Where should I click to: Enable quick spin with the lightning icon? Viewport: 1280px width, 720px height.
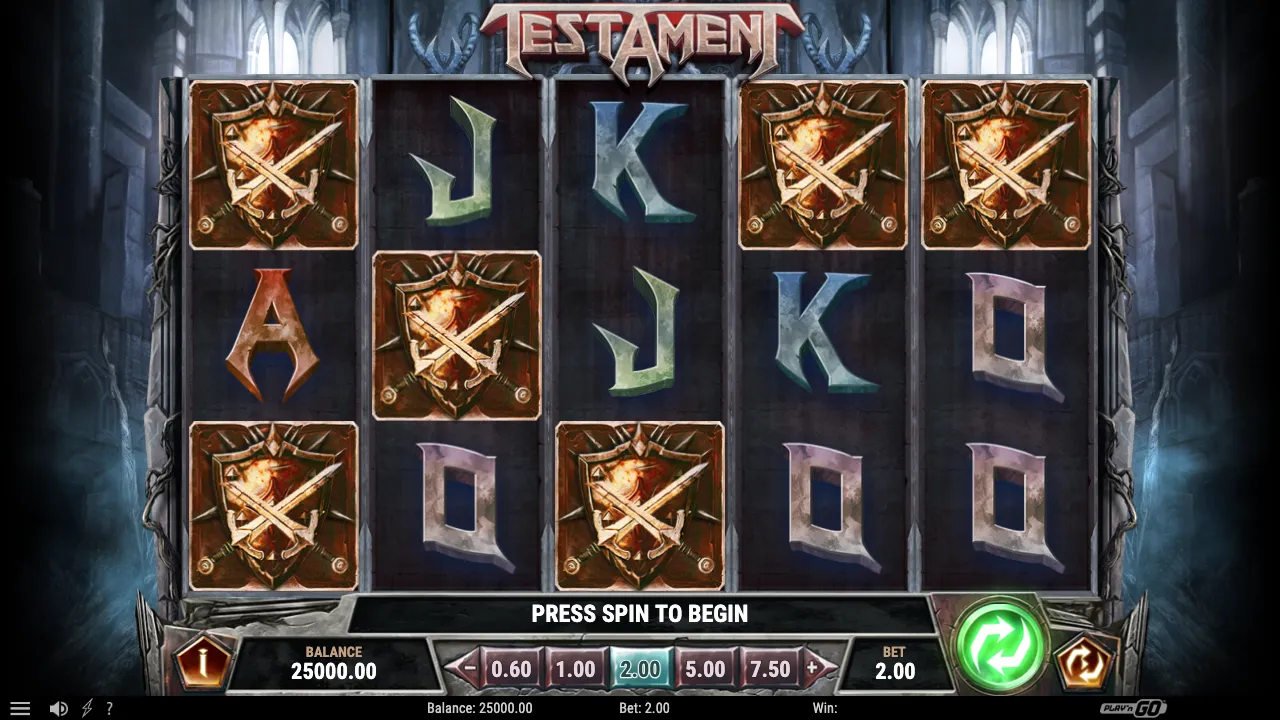coord(85,707)
